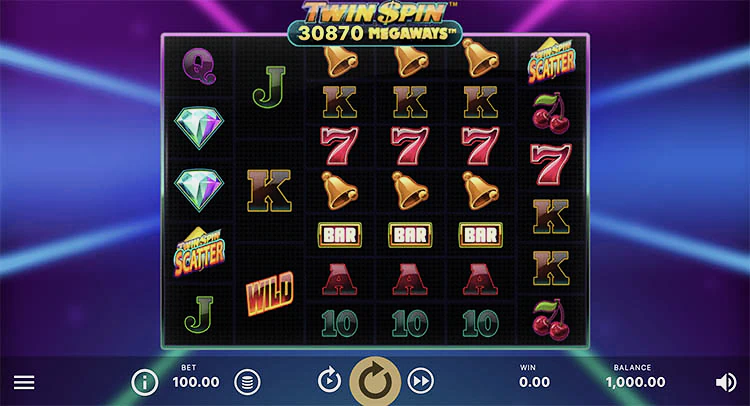Activate the autoplay button
The image size is (750, 406).
pos(329,380)
